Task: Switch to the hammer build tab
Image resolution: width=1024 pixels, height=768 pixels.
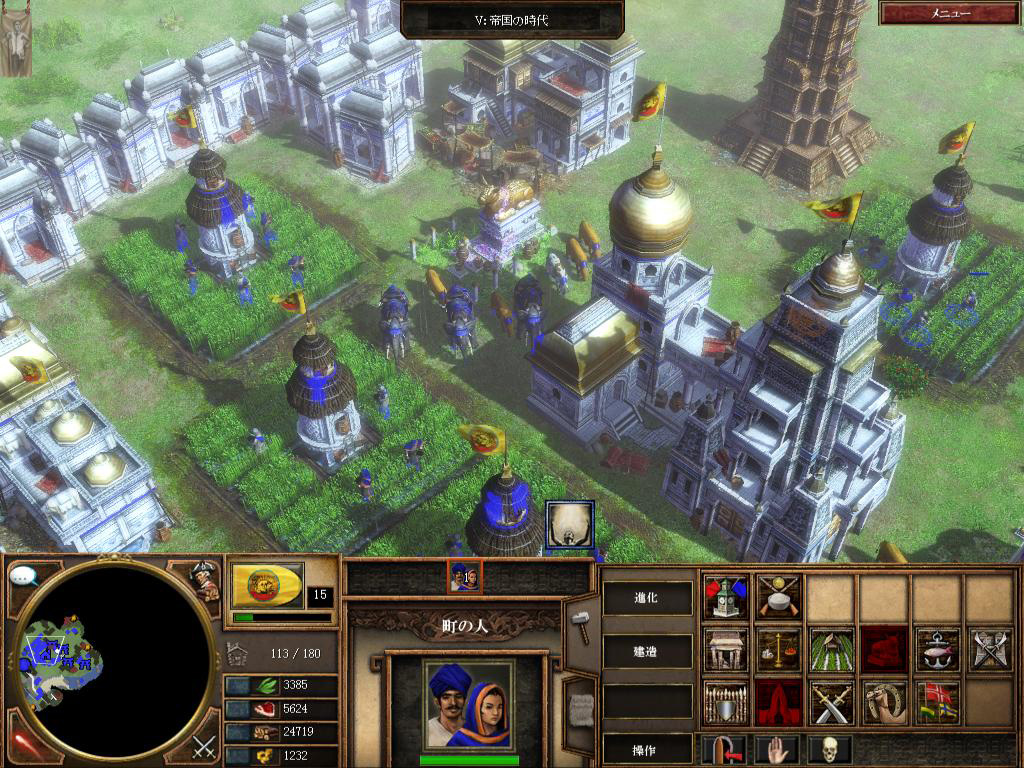Action: tap(578, 620)
